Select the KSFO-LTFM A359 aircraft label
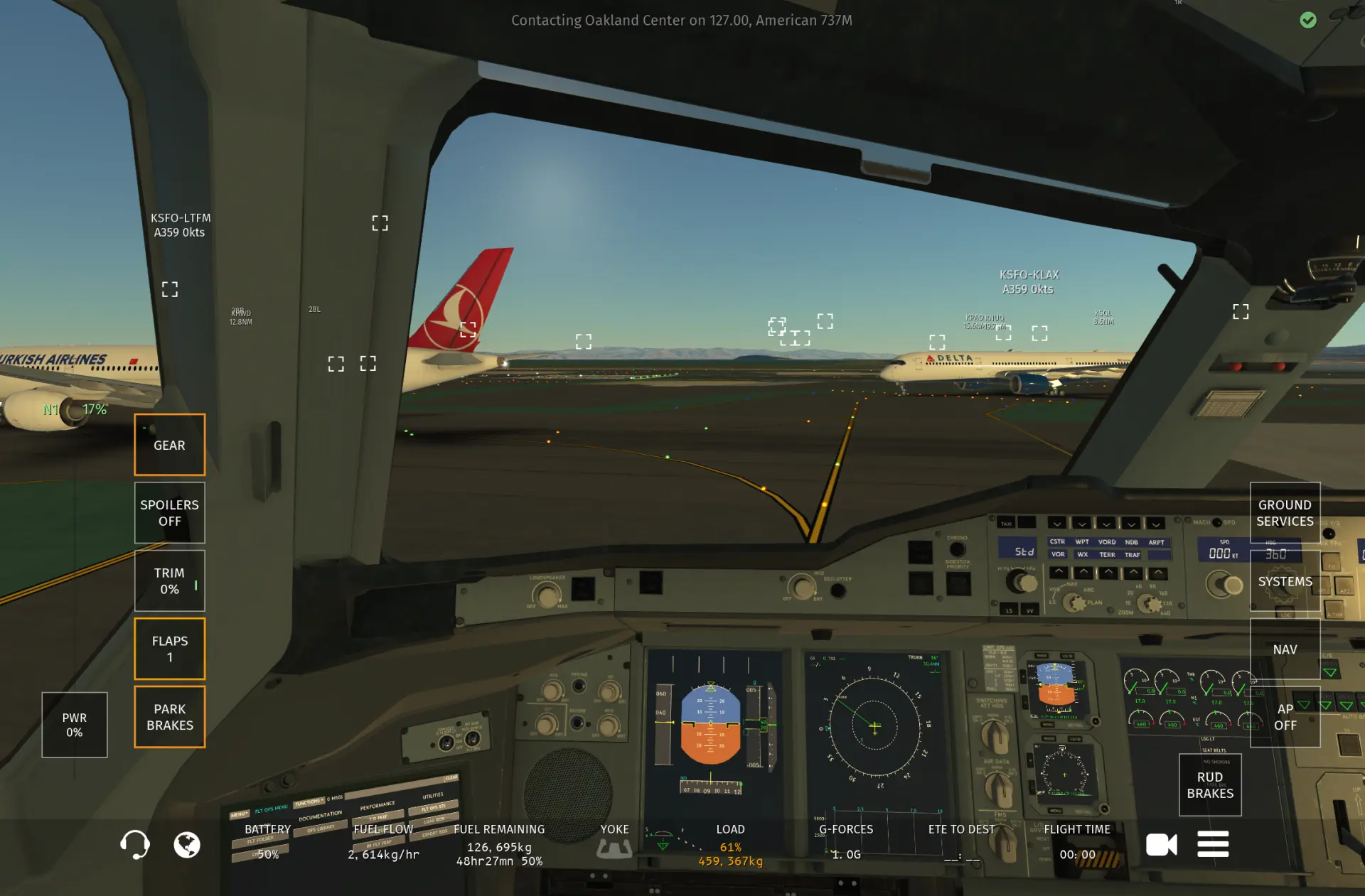 pos(181,225)
